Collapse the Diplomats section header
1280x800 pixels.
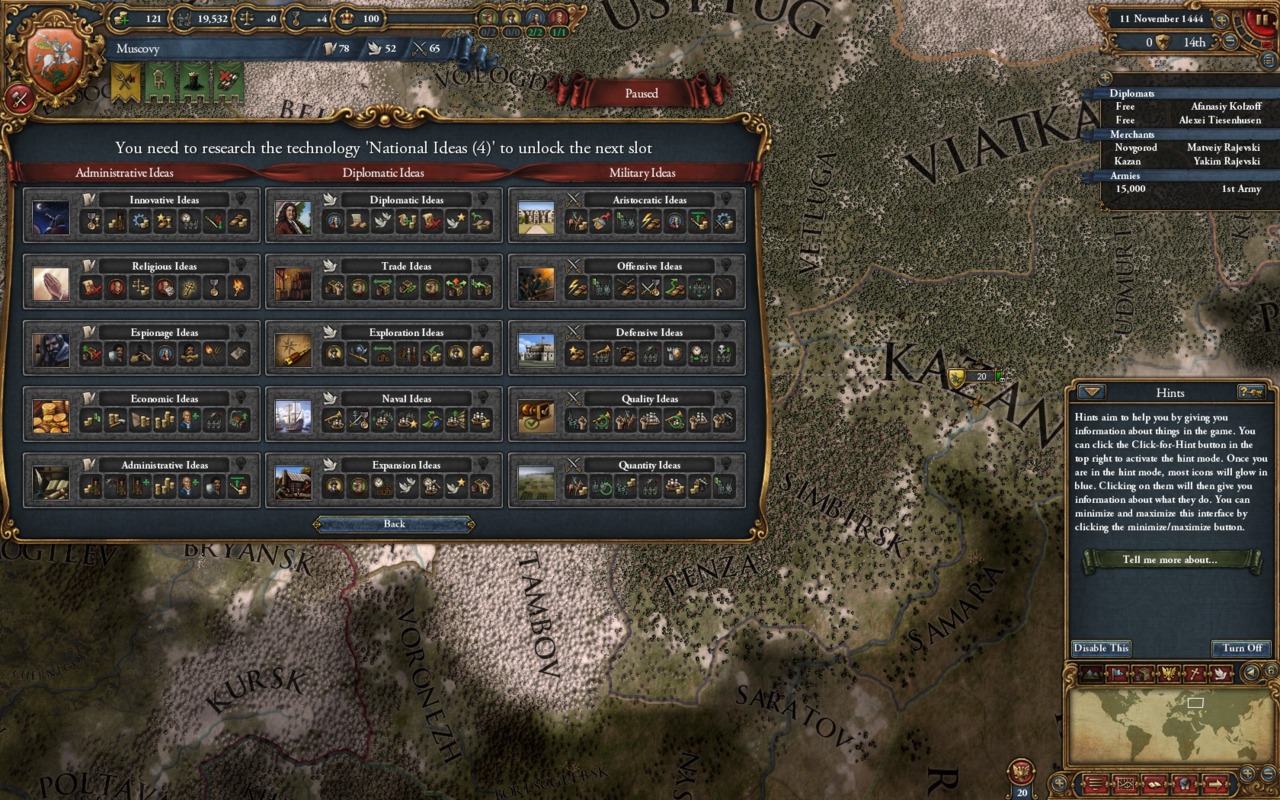[x=1133, y=93]
